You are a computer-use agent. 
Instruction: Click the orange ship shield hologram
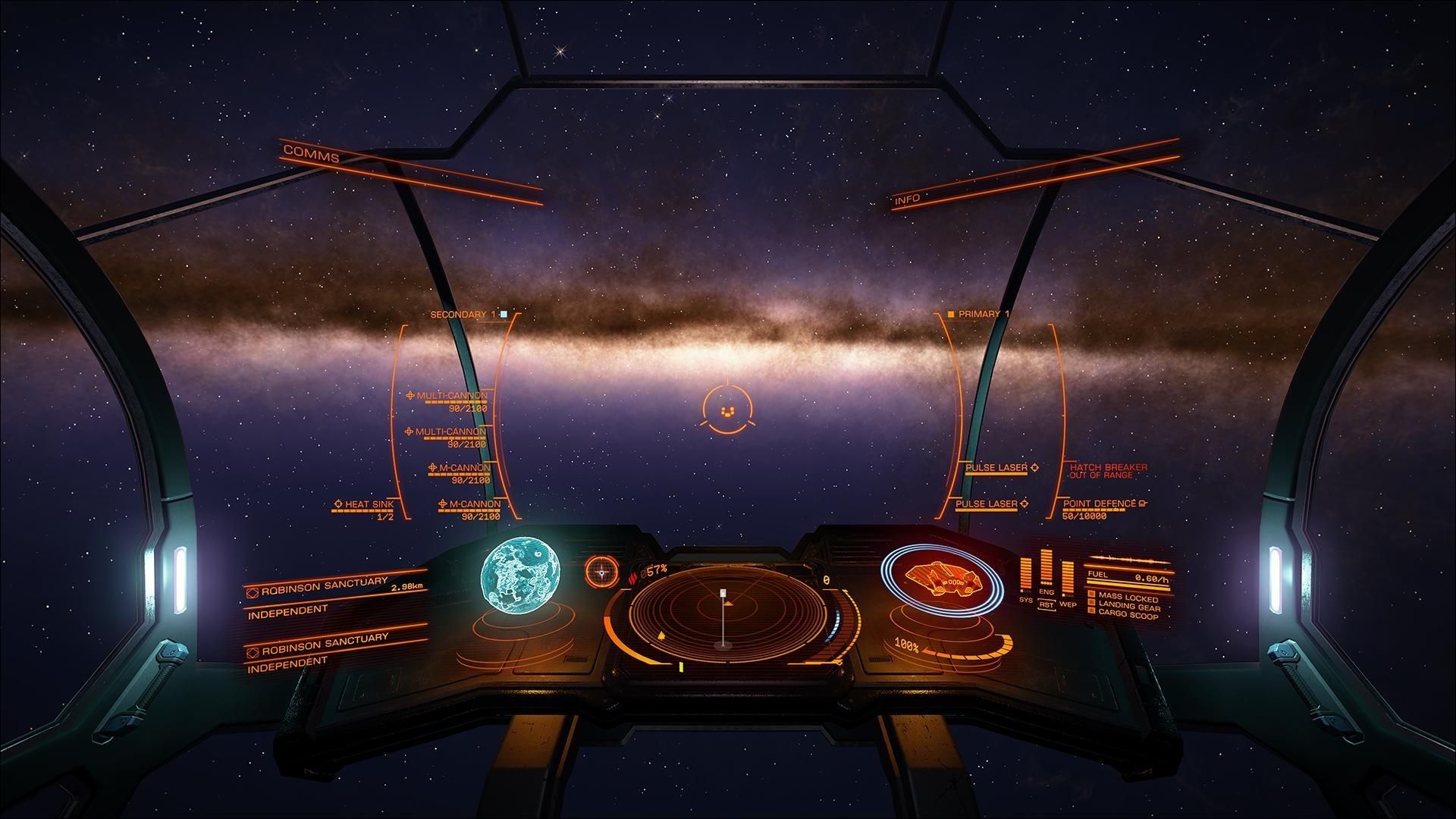click(x=939, y=579)
